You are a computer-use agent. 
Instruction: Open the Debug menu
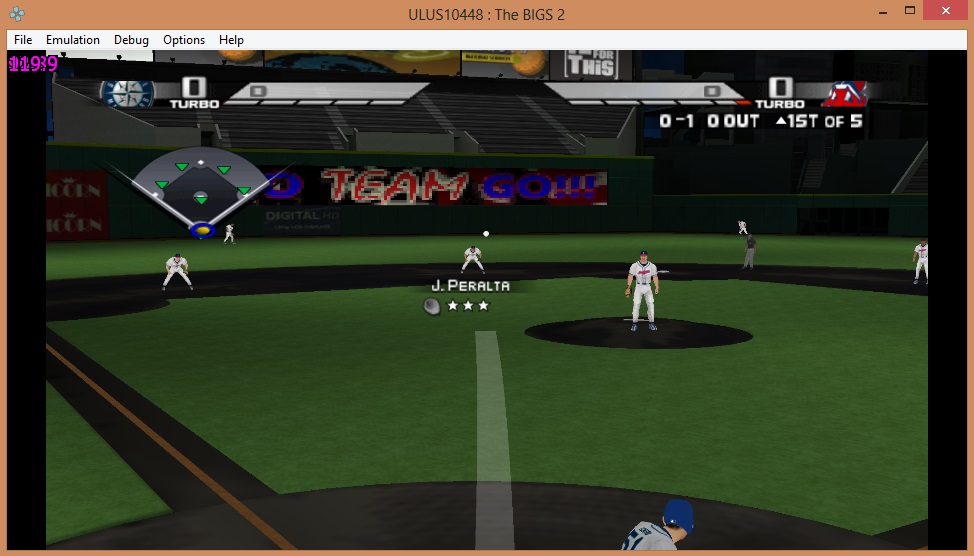pos(131,40)
